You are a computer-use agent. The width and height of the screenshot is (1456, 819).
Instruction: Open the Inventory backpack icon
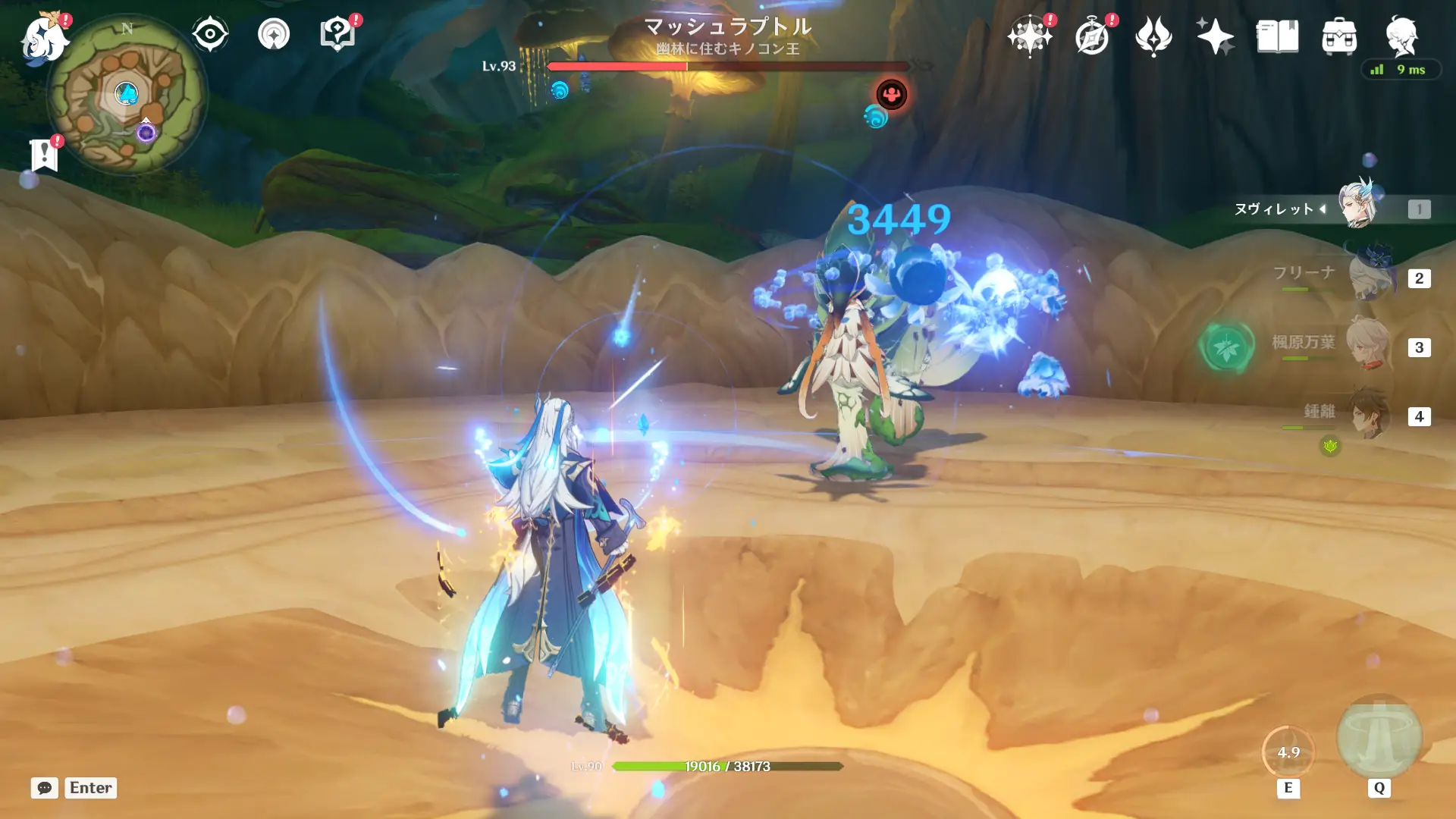1340,34
